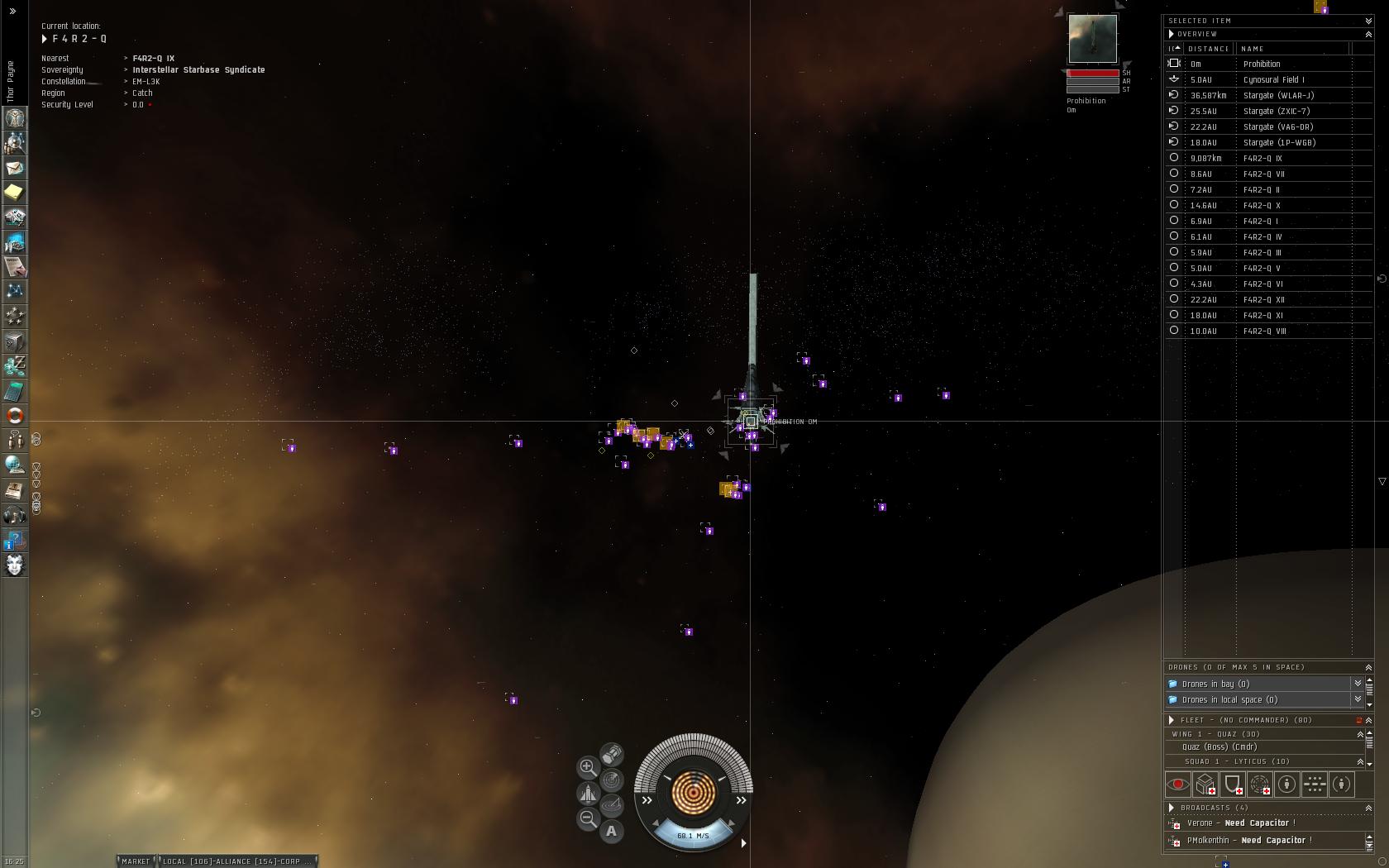This screenshot has width=1389, height=868.
Task: Select Verone's Need Capacitor broadcast
Action: point(1240,823)
